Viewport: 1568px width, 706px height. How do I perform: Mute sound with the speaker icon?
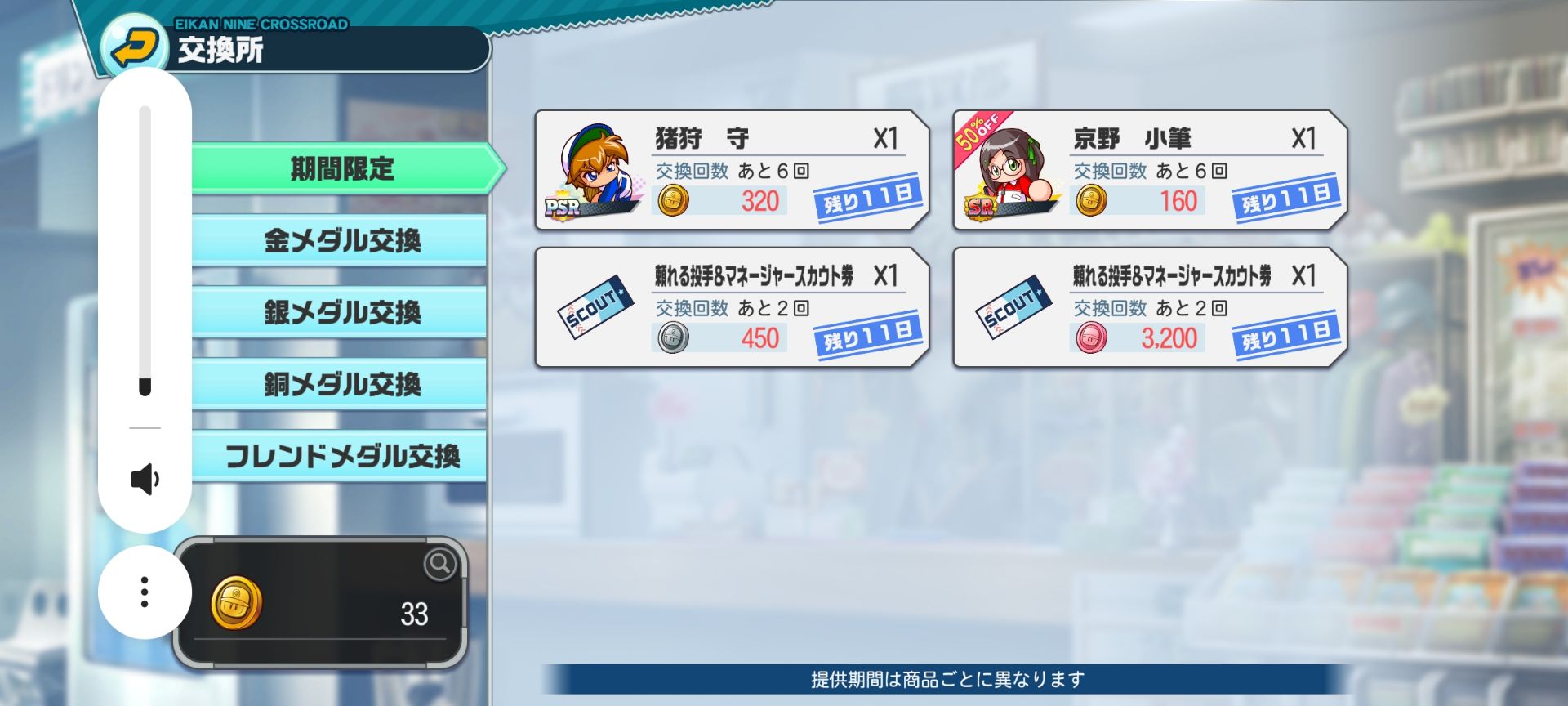(x=145, y=480)
